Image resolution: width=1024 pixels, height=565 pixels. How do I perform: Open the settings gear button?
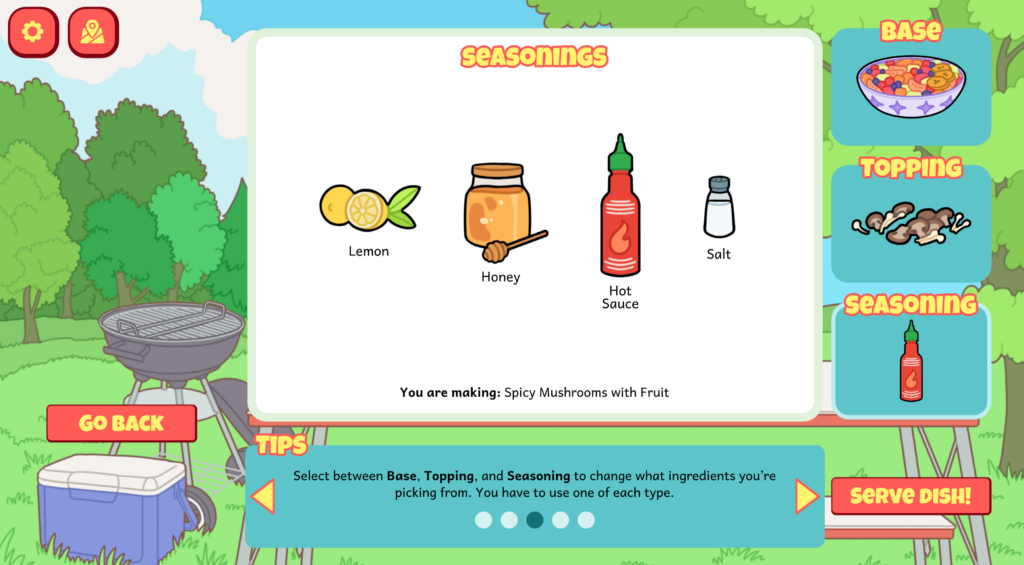33,32
